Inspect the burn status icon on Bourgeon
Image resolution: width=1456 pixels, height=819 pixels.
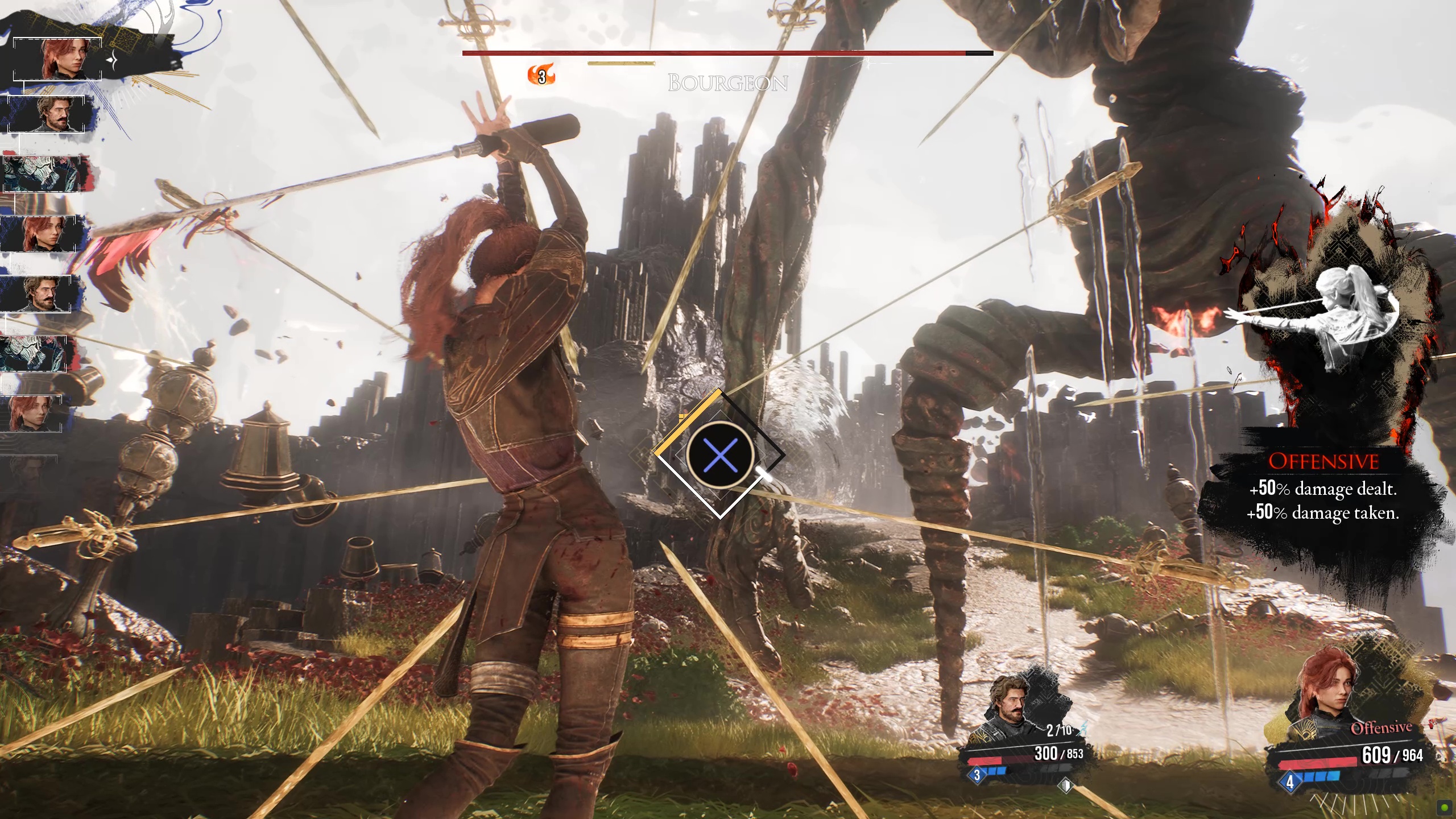point(540,76)
